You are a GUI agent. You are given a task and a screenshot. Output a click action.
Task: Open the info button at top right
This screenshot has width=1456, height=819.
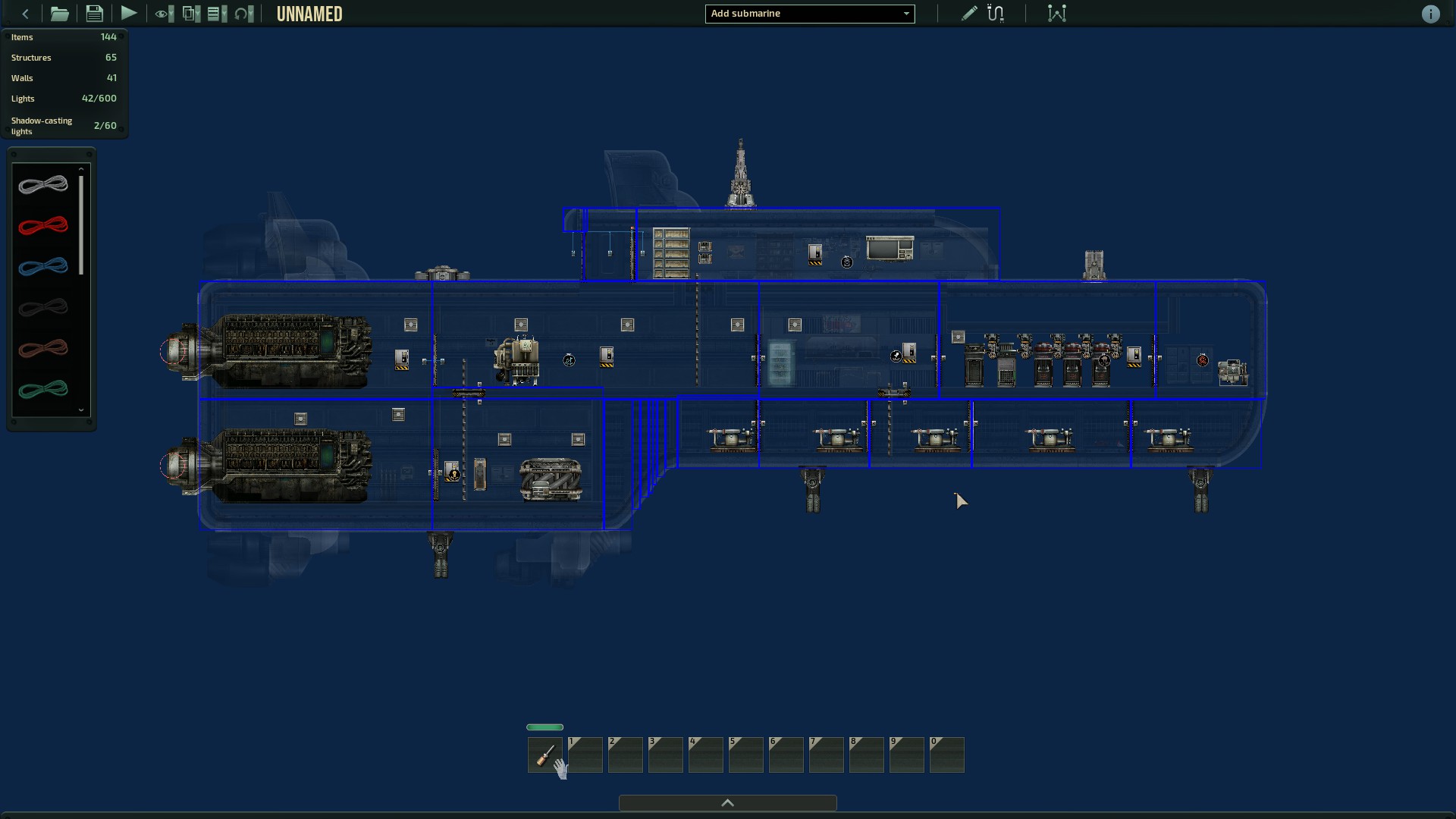pyautogui.click(x=1431, y=14)
